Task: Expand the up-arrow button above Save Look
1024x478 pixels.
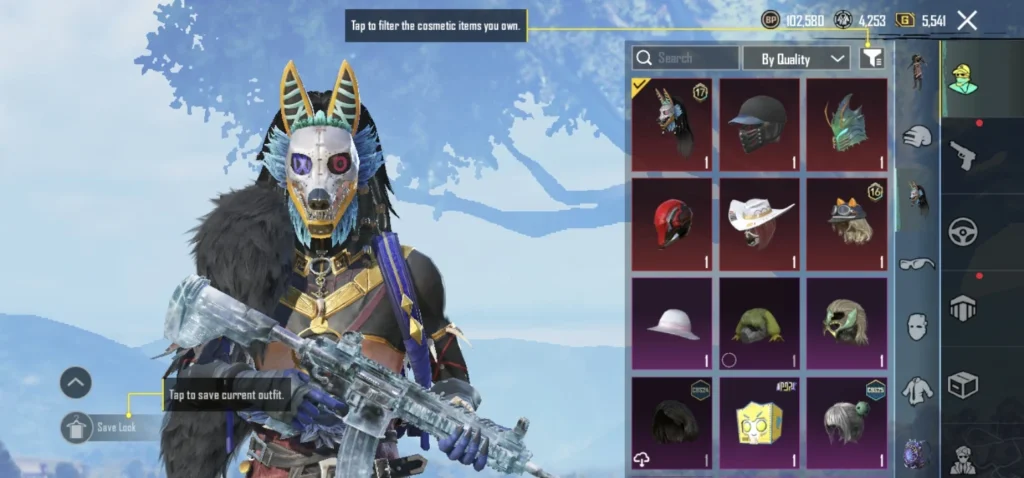Action: tap(76, 382)
